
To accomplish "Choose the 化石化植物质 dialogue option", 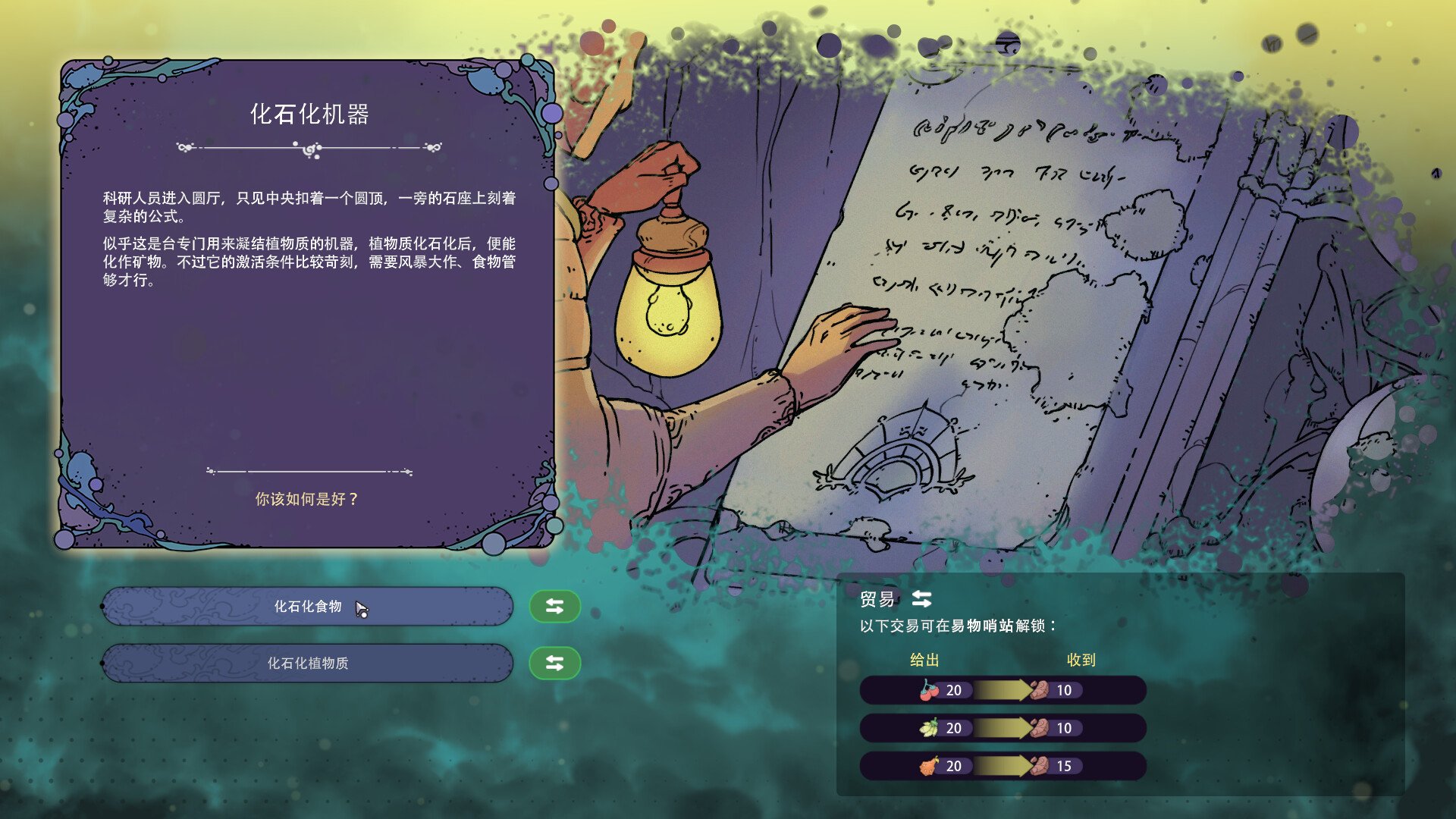I will click(x=307, y=662).
